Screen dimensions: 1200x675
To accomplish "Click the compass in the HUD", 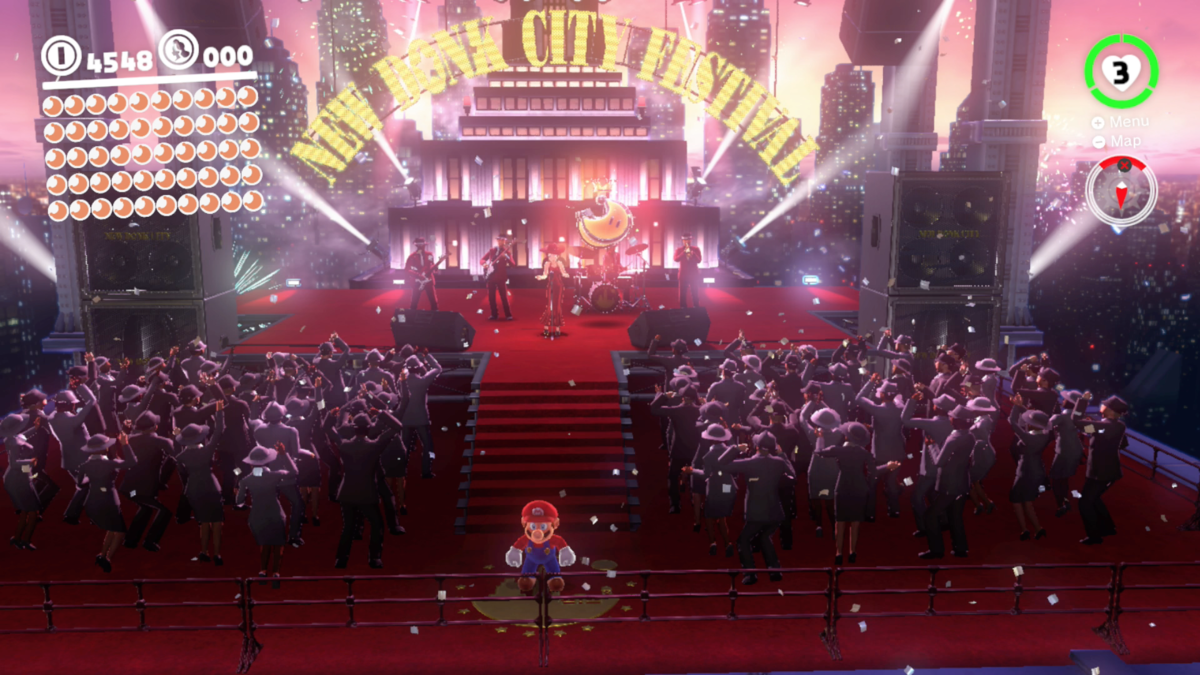I will click(1121, 190).
